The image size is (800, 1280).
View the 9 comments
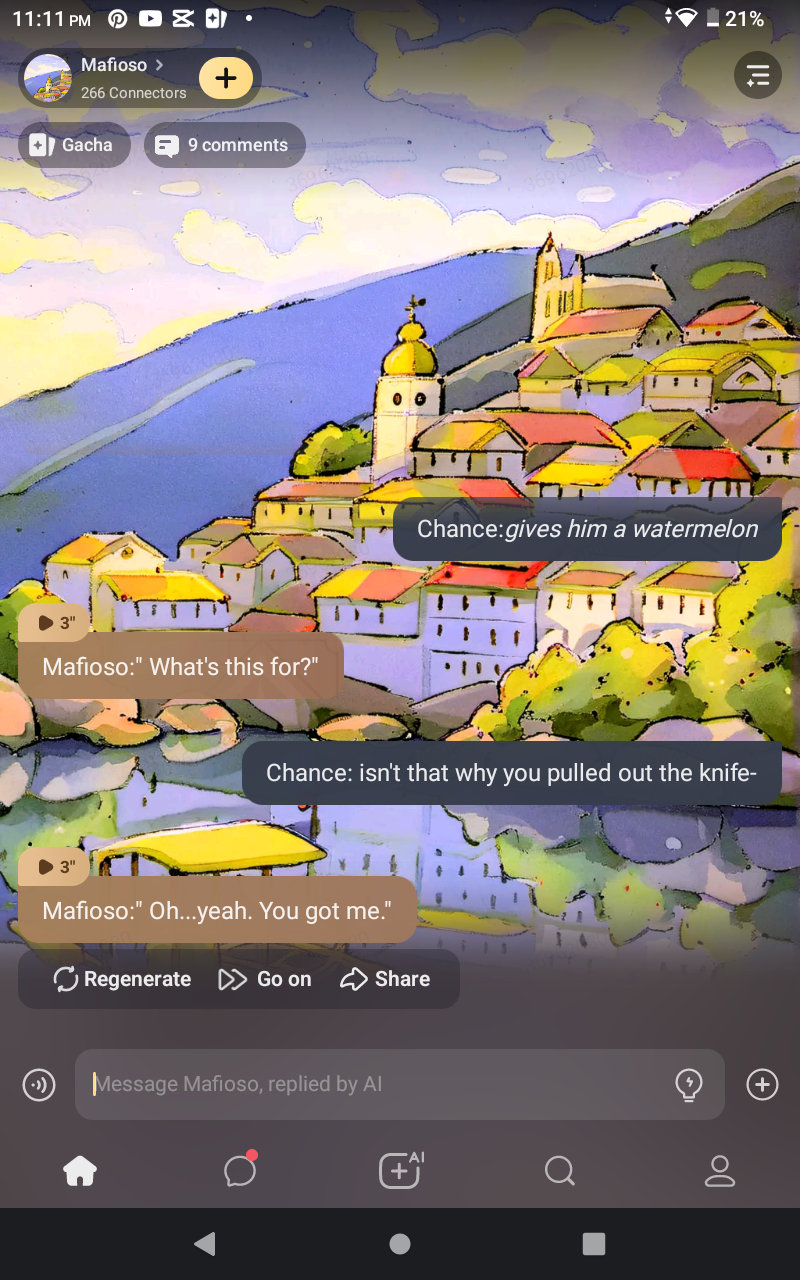click(x=225, y=145)
